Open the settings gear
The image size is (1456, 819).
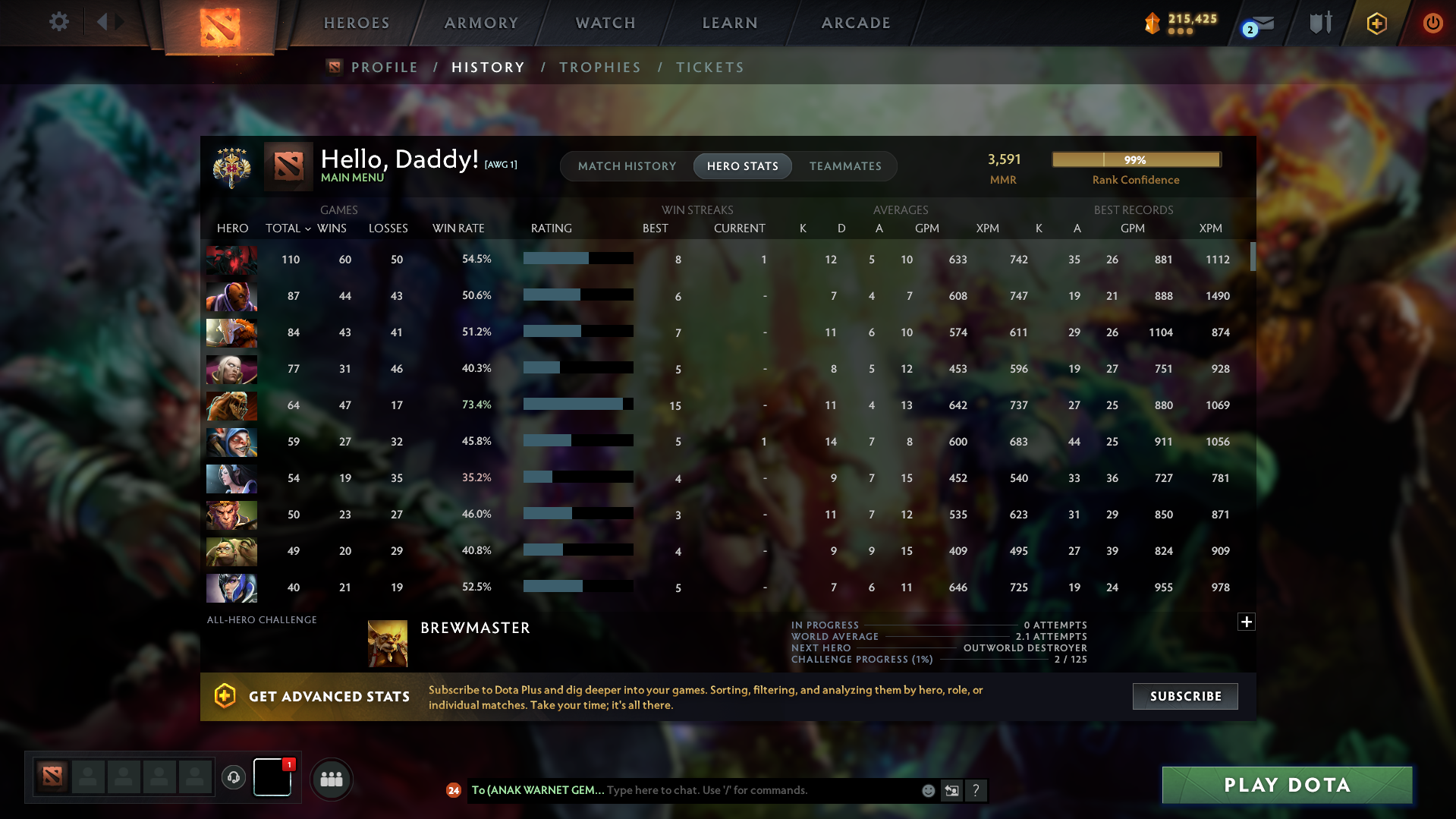(58, 22)
